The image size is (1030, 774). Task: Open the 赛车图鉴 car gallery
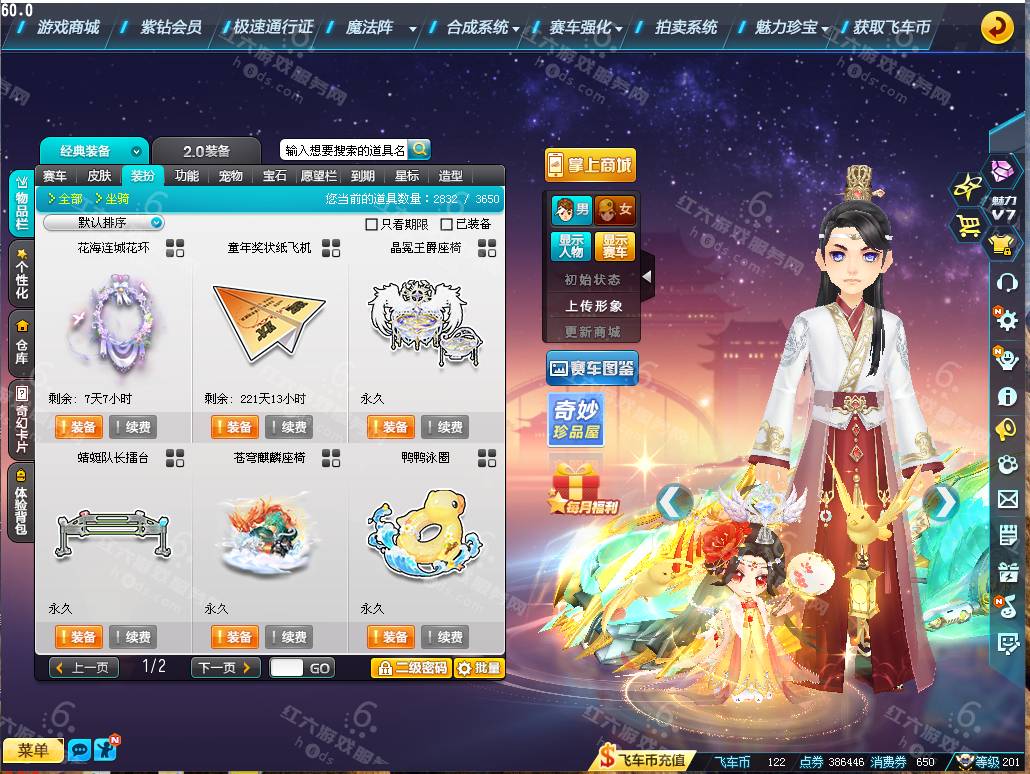[x=592, y=368]
